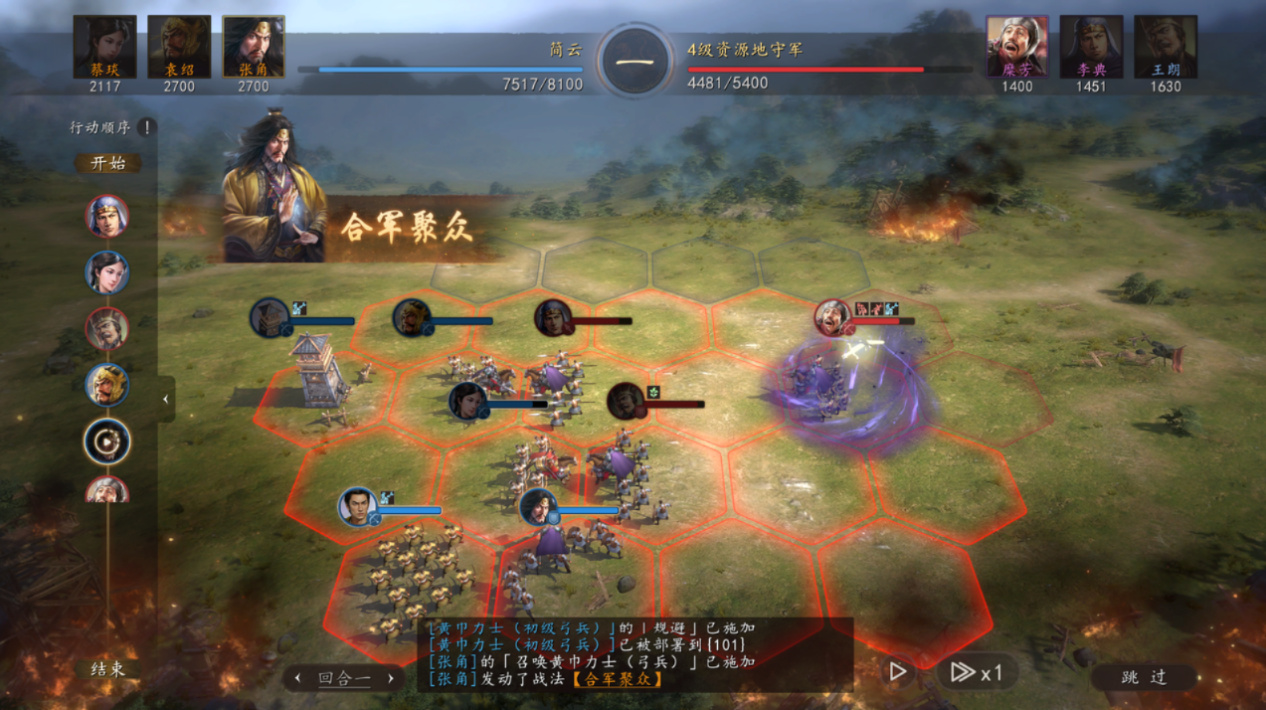Collapse the action order side panel
This screenshot has width=1266, height=710.
click(166, 399)
